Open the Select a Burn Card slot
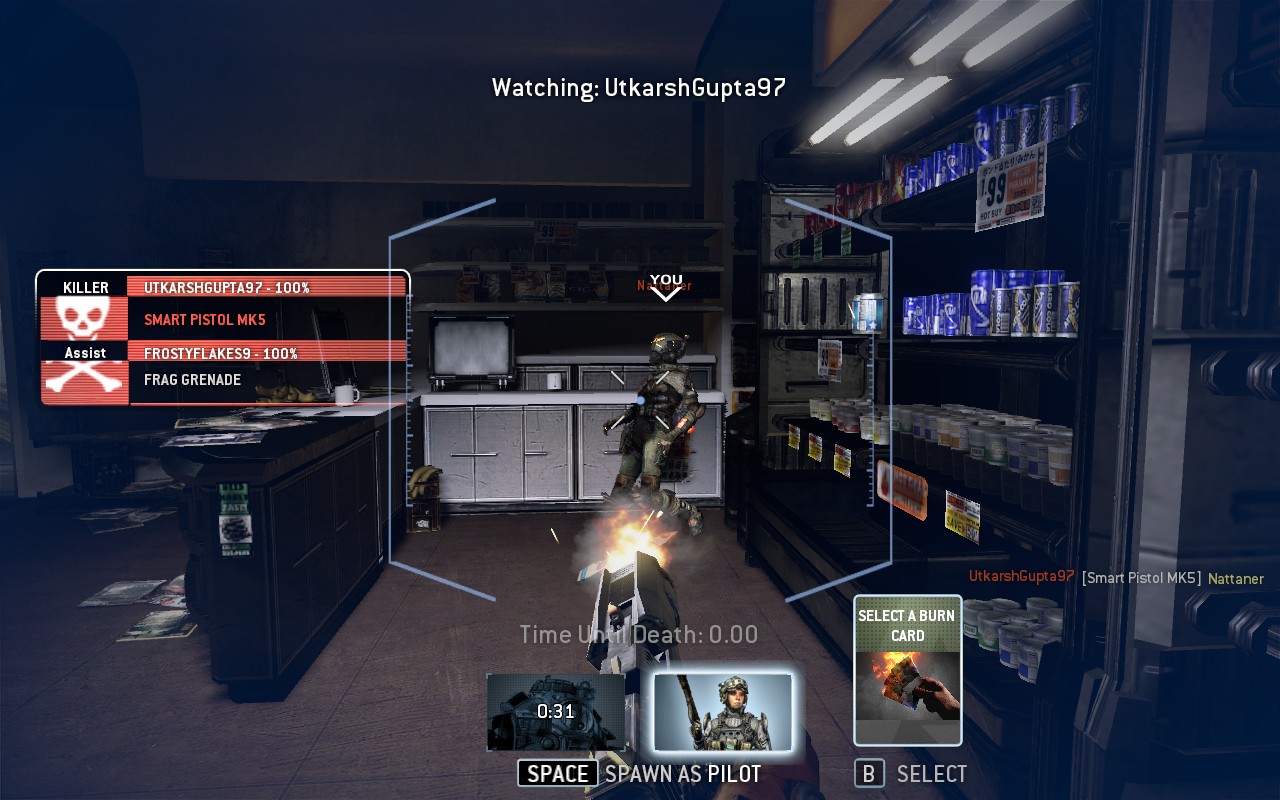The width and height of the screenshot is (1280, 800). [x=907, y=670]
